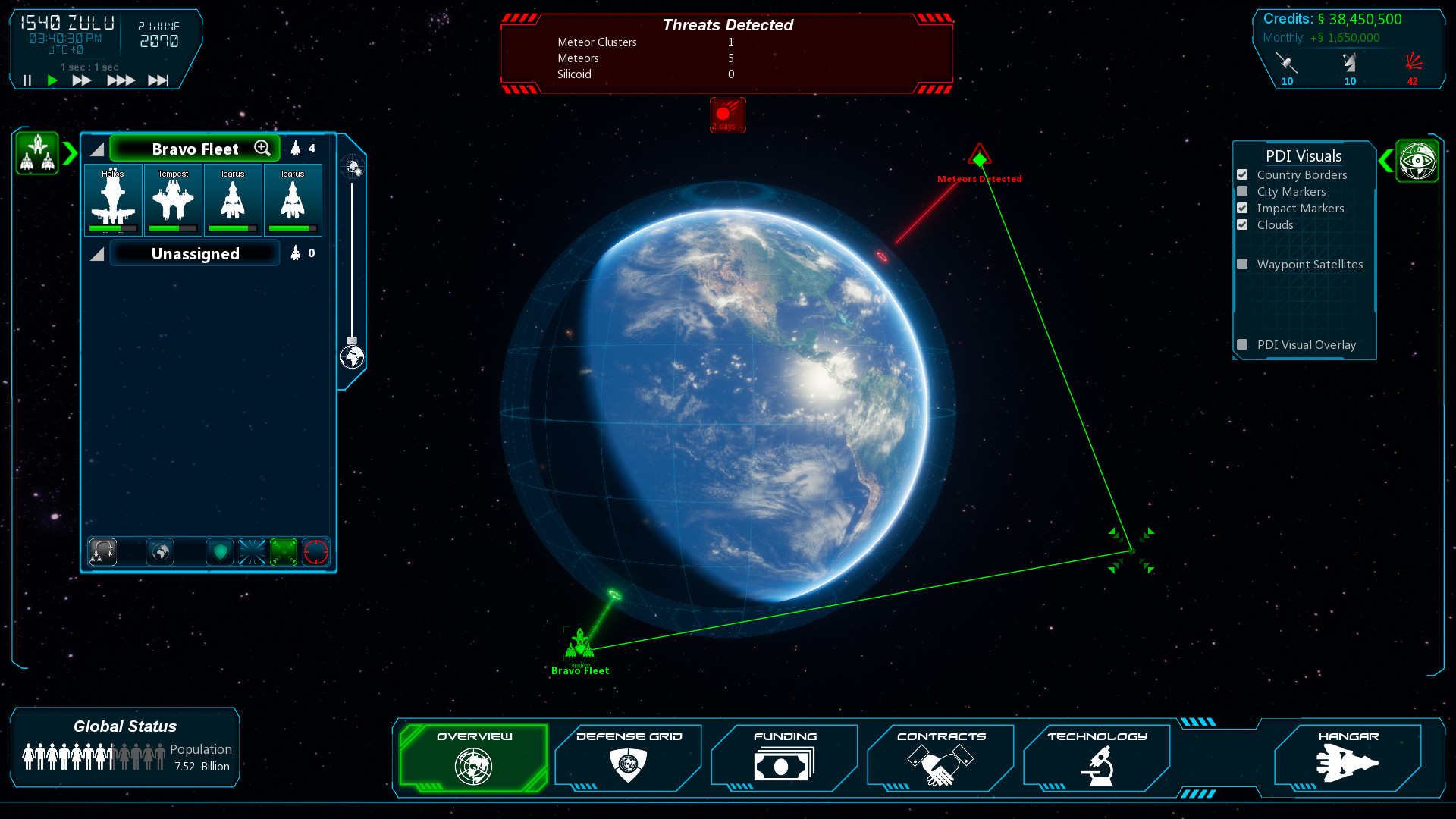
Task: Click the satellite icon near Credits display
Action: [x=1287, y=62]
